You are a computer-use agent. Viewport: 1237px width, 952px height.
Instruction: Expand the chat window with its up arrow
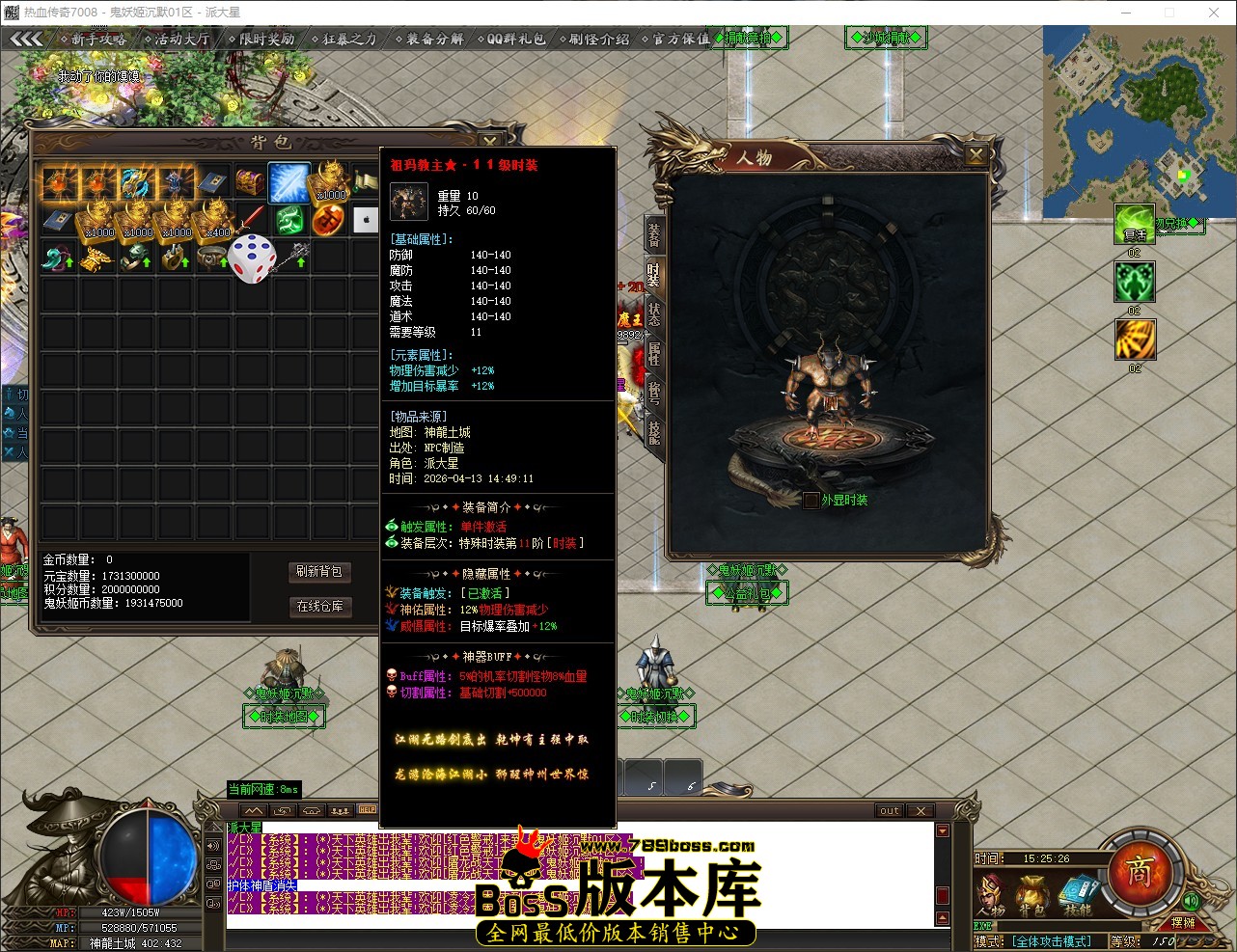[x=253, y=810]
